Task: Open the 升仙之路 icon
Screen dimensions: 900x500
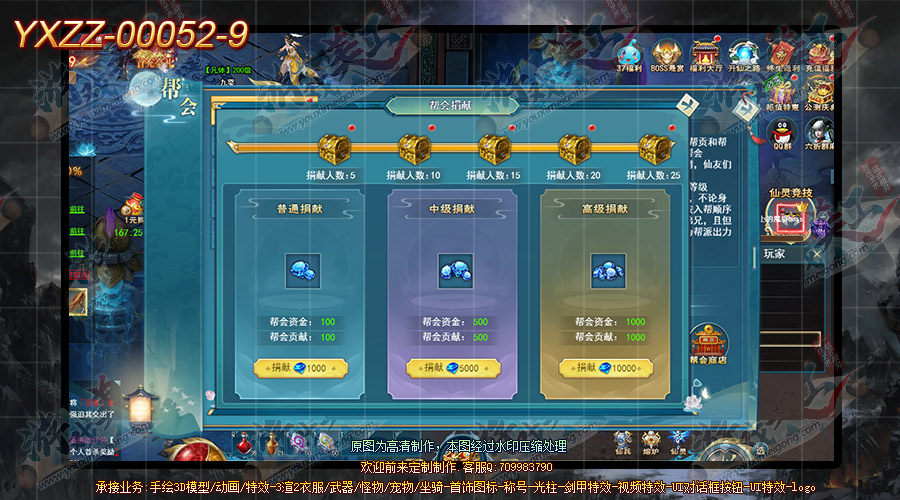Action: pyautogui.click(x=744, y=54)
